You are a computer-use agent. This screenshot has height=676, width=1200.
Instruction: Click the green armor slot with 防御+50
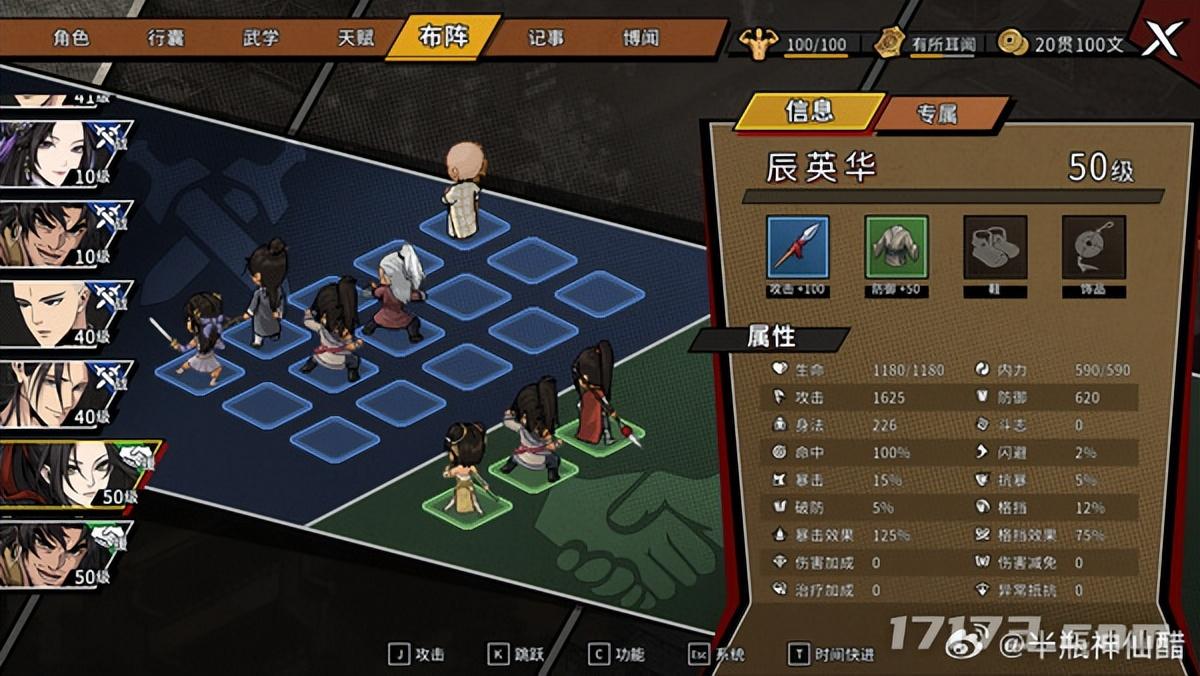click(x=896, y=247)
